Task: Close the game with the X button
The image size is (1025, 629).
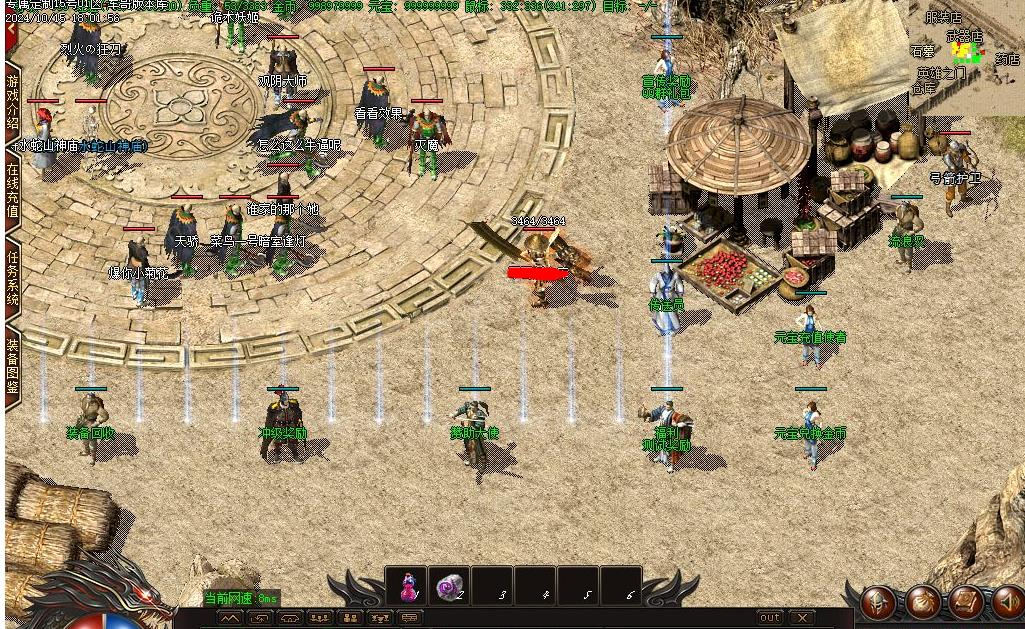Action: 802,618
